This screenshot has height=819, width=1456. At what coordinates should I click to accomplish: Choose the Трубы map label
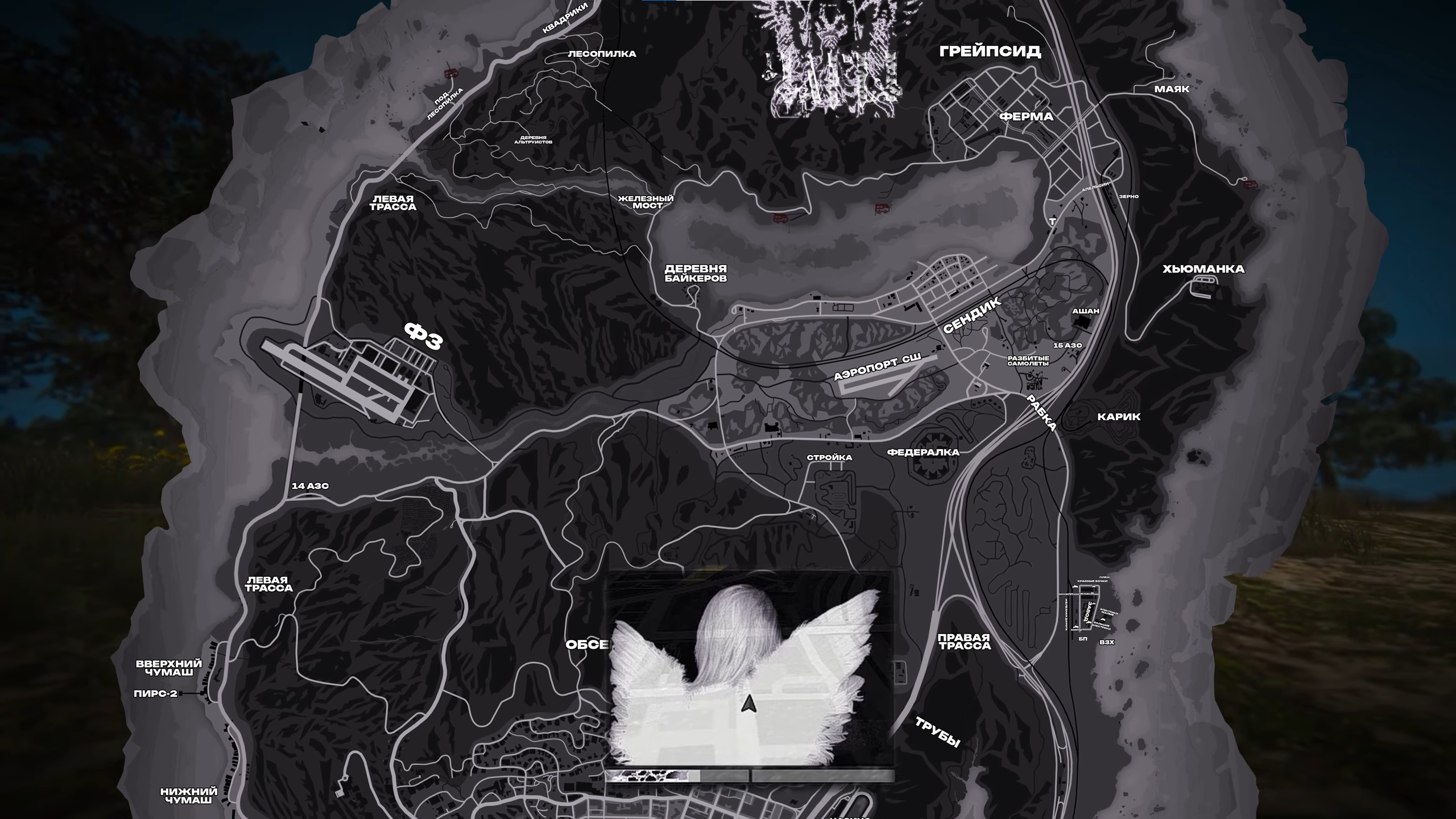937,731
